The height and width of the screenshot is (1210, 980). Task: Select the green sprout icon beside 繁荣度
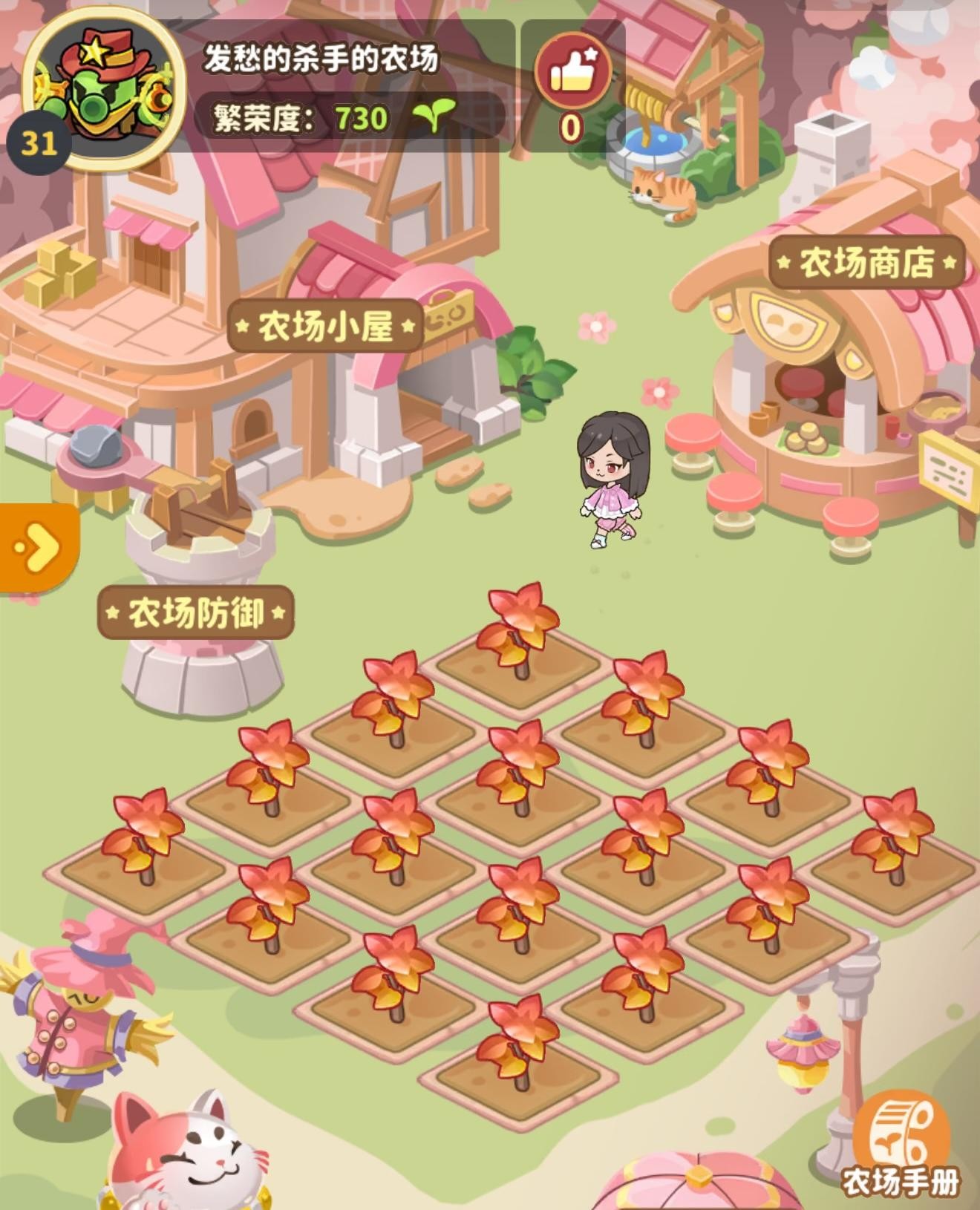point(434,115)
